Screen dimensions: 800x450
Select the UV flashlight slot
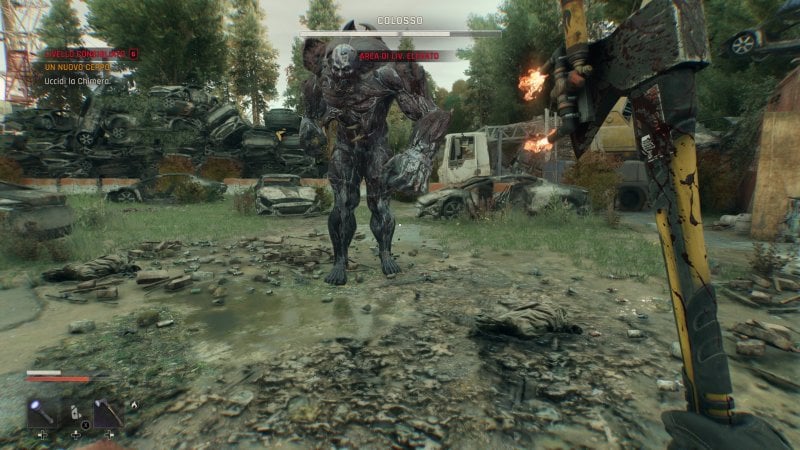(x=43, y=413)
